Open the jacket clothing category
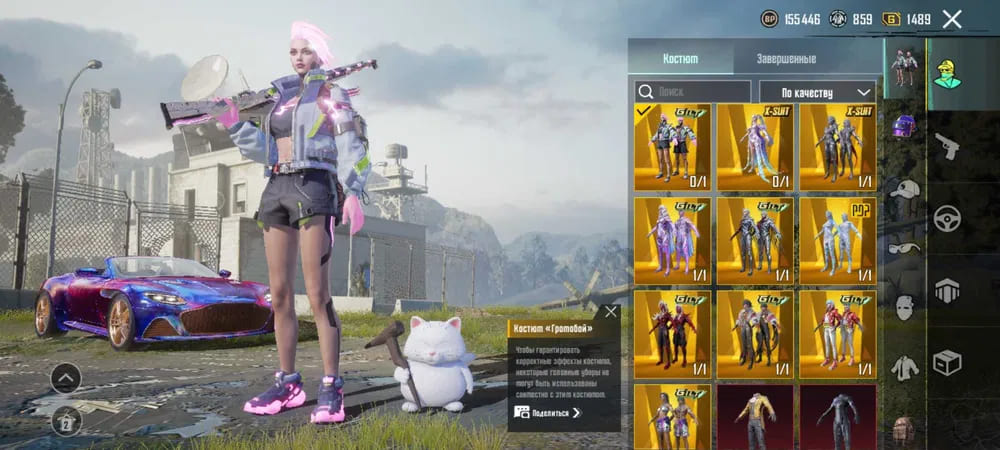This screenshot has height=450, width=1000. point(904,368)
